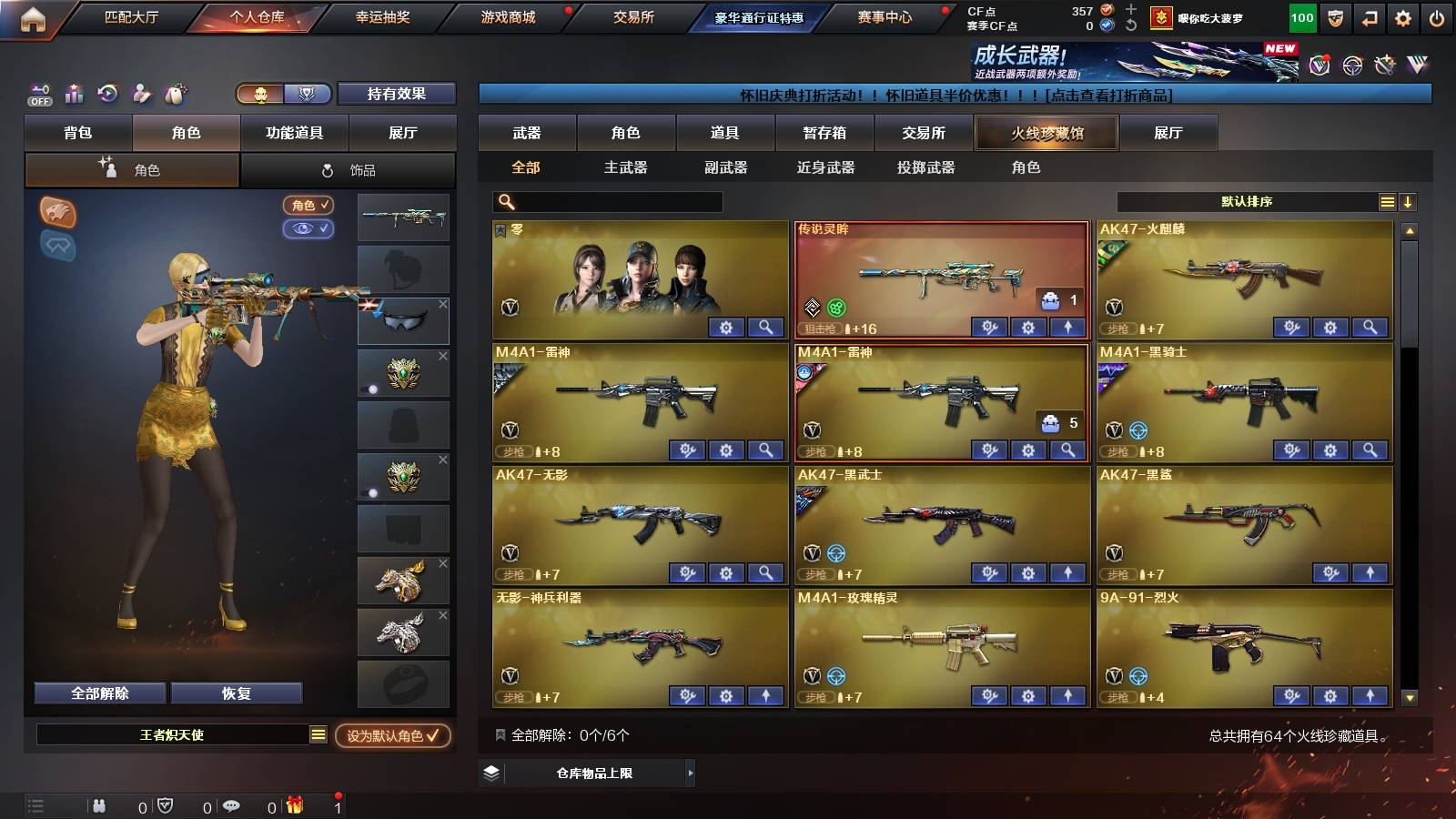Viewport: 1456px width, 819px height.
Task: Click the 全部解除 button
Action: pyautogui.click(x=98, y=693)
